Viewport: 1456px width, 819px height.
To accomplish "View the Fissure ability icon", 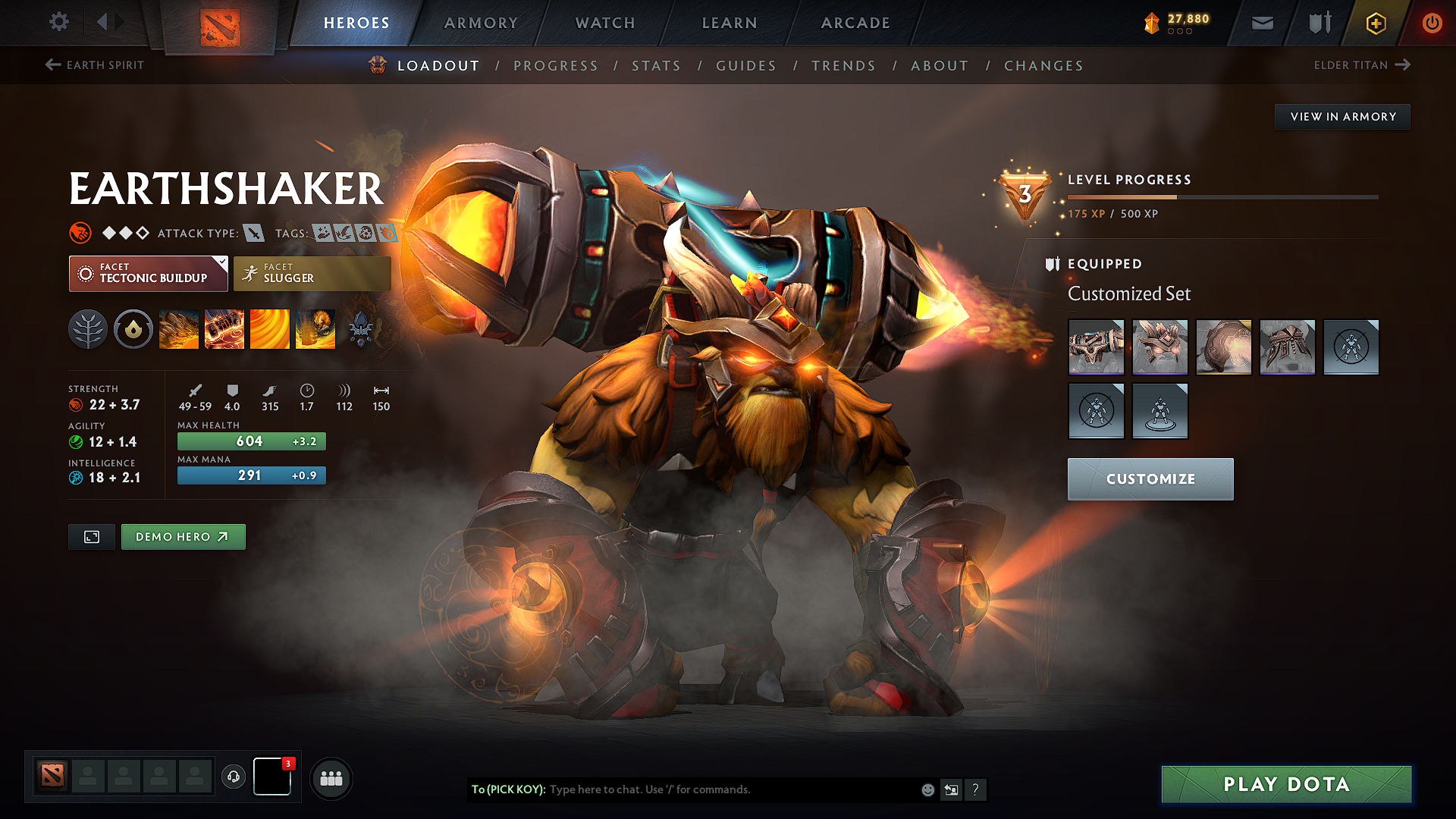I will [x=179, y=328].
